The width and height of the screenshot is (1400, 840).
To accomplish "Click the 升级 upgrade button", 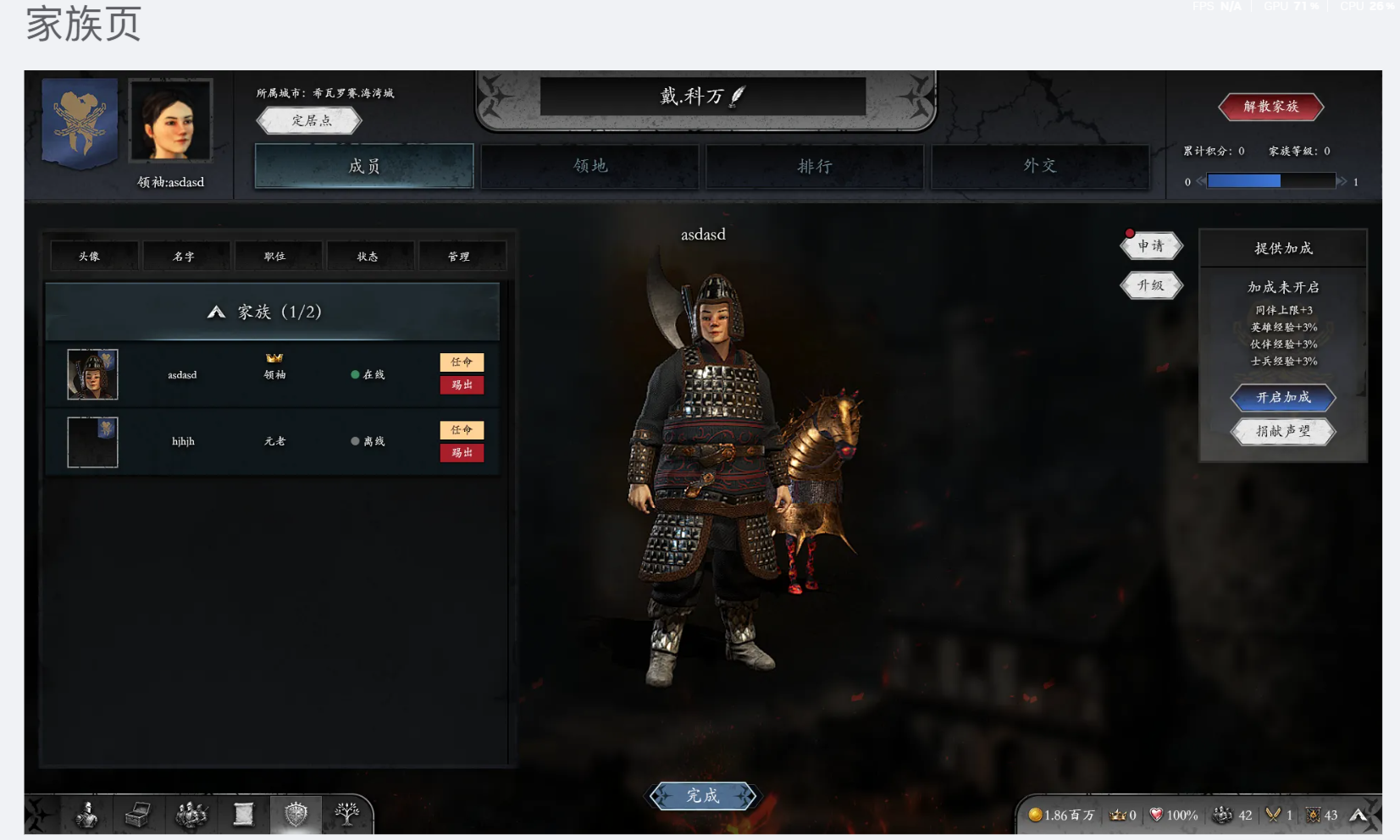I will (x=1150, y=285).
